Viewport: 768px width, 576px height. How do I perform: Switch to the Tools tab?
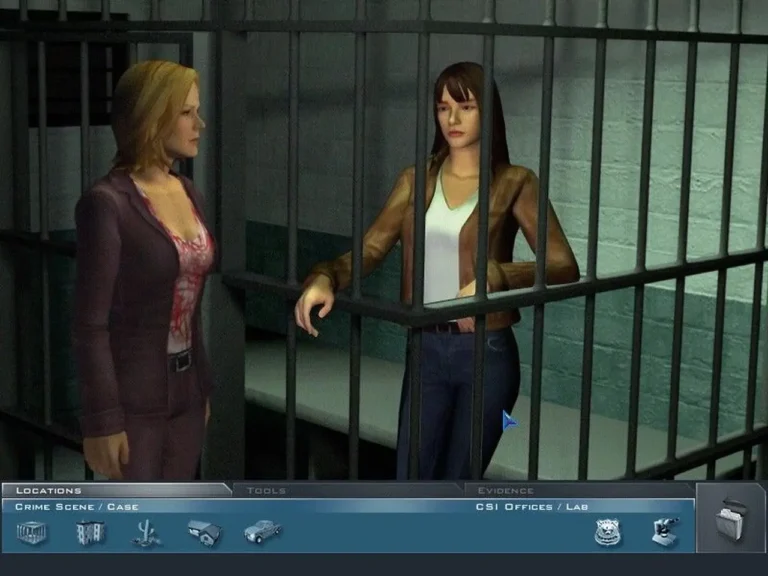coord(266,490)
